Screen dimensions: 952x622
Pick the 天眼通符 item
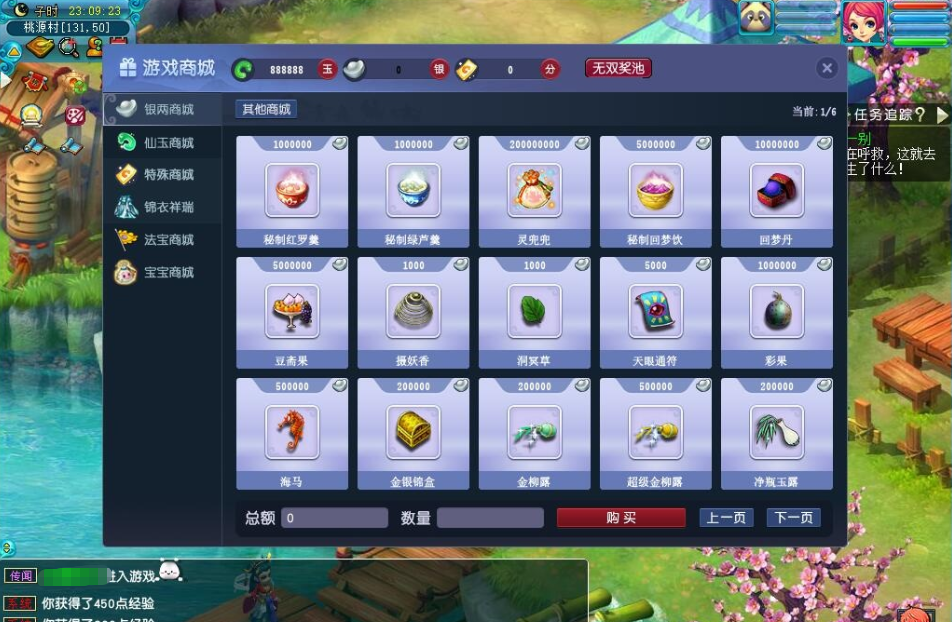pyautogui.click(x=655, y=312)
